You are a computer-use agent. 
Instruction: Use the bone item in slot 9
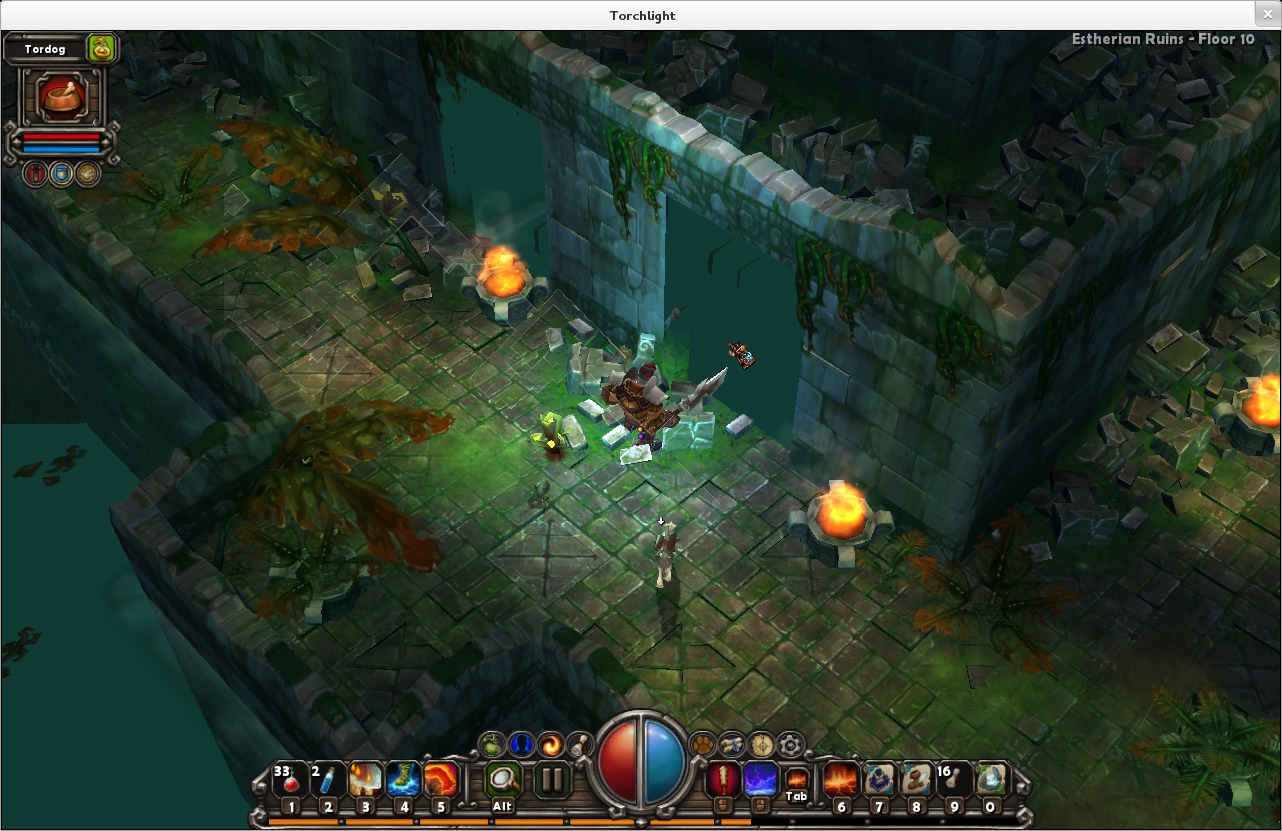953,780
